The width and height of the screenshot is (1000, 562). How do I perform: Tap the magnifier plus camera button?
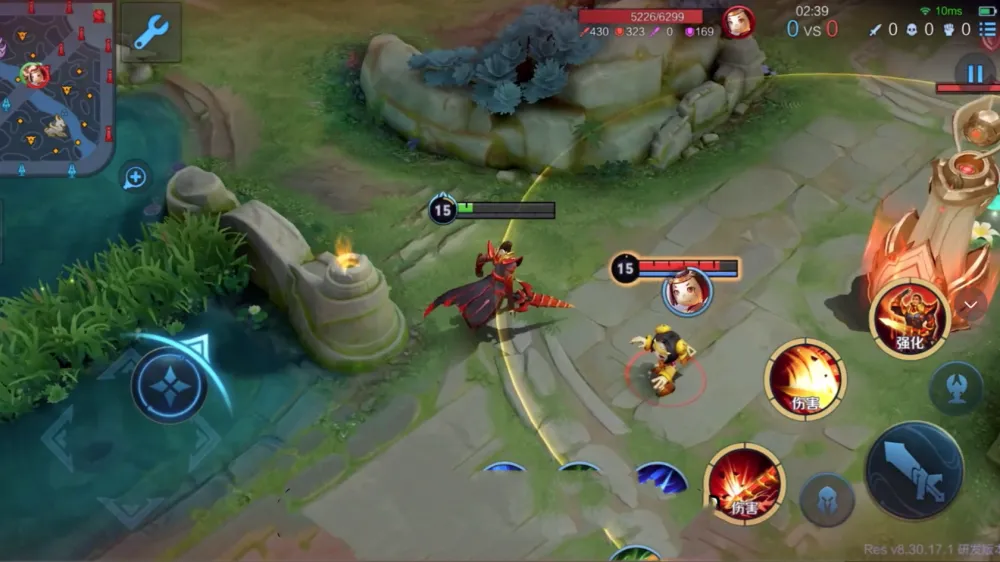pos(135,178)
